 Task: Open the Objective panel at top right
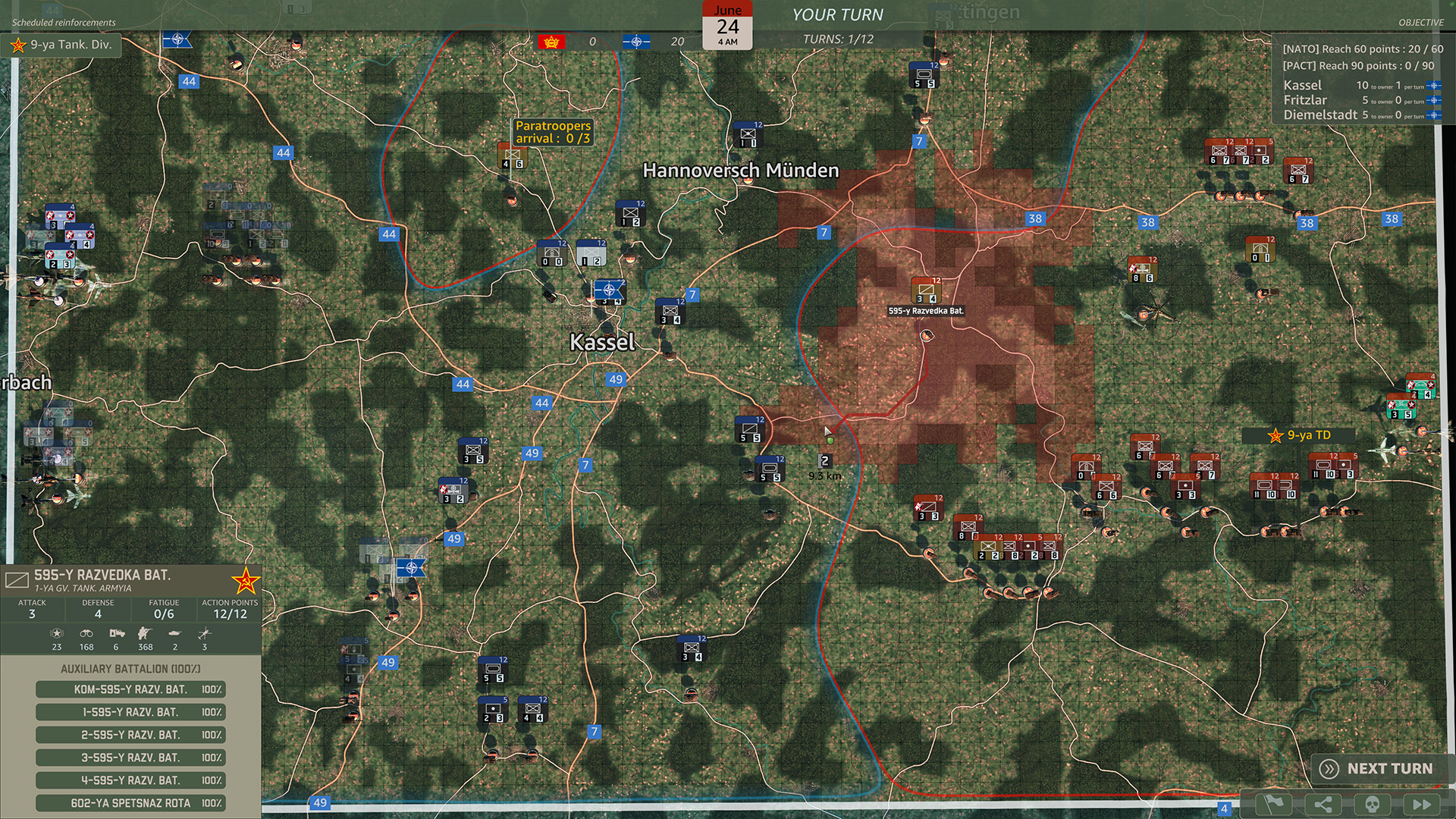pyautogui.click(x=1421, y=23)
